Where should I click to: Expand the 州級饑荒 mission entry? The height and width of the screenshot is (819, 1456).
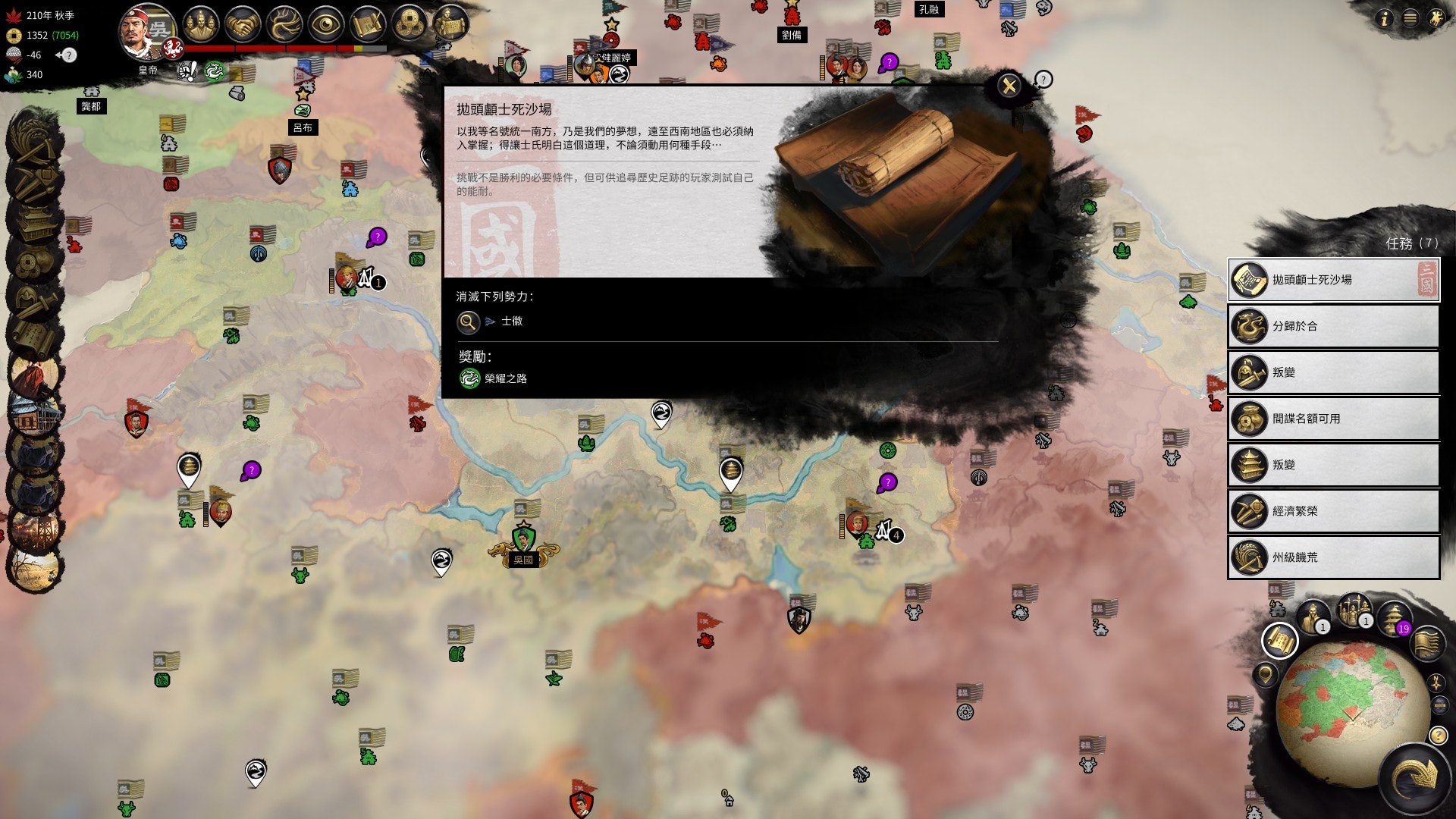[x=1333, y=557]
